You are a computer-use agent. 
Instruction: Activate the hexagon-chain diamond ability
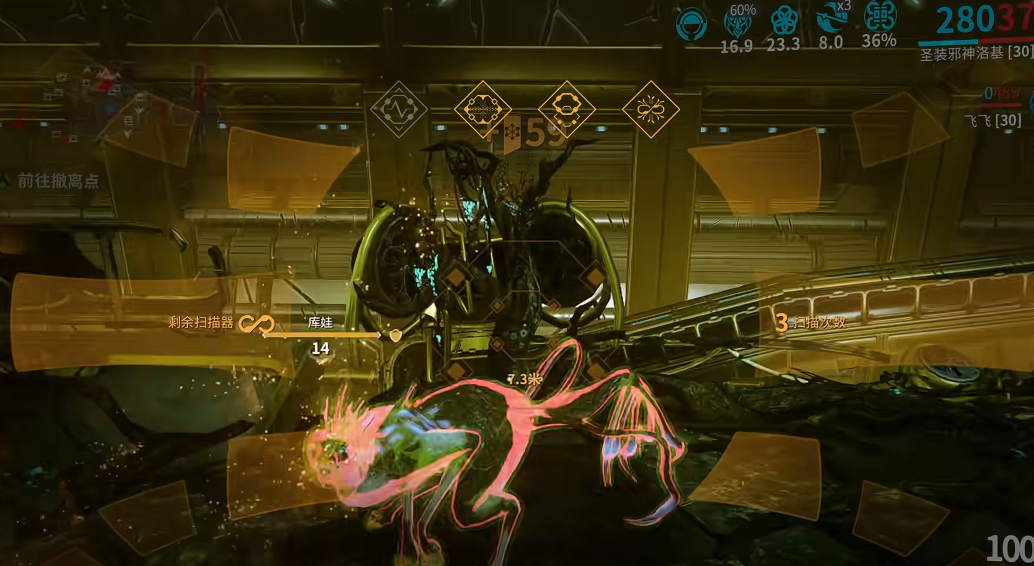tap(567, 109)
